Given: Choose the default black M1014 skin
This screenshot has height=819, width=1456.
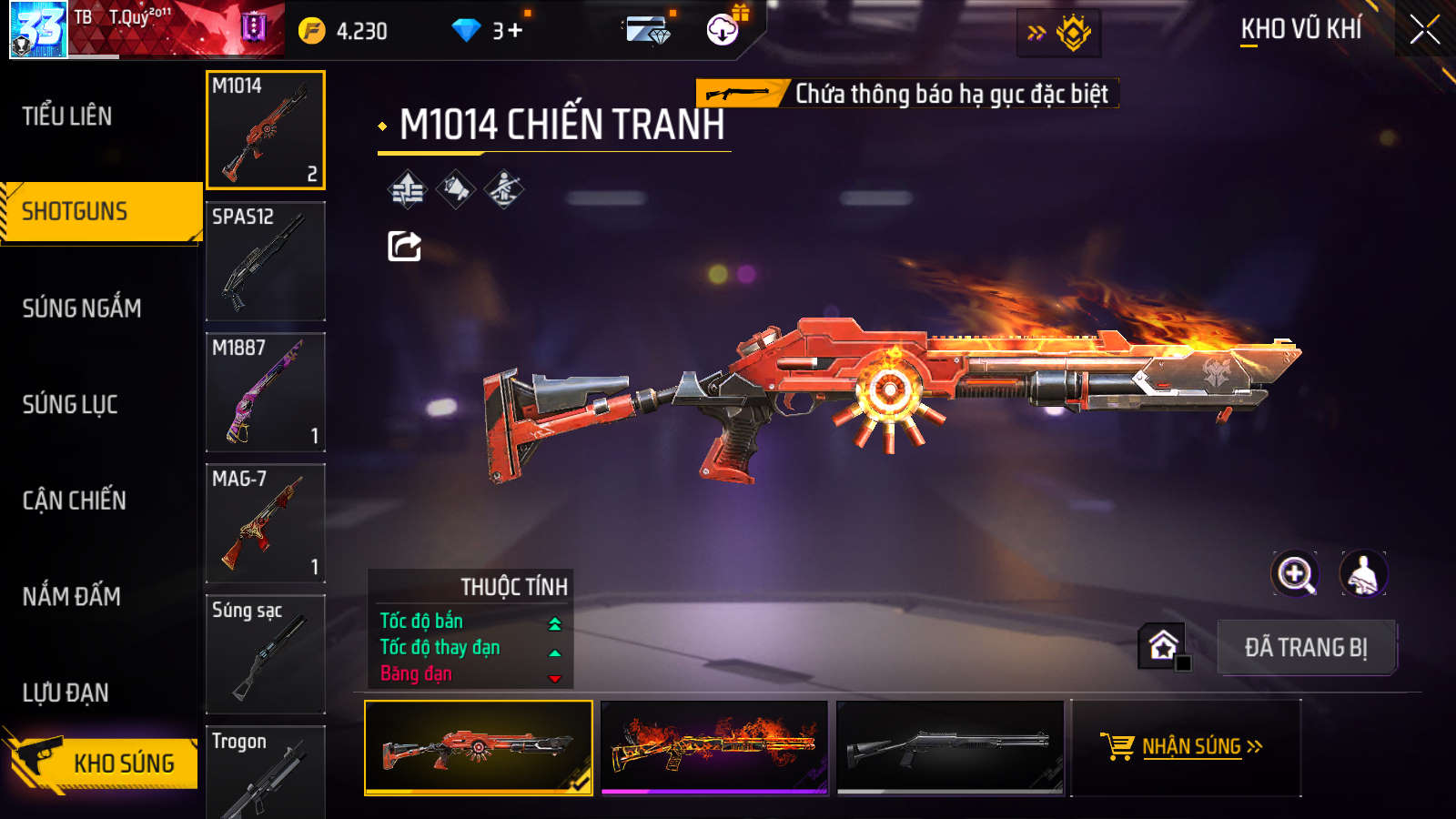Looking at the screenshot, I should coord(949,747).
